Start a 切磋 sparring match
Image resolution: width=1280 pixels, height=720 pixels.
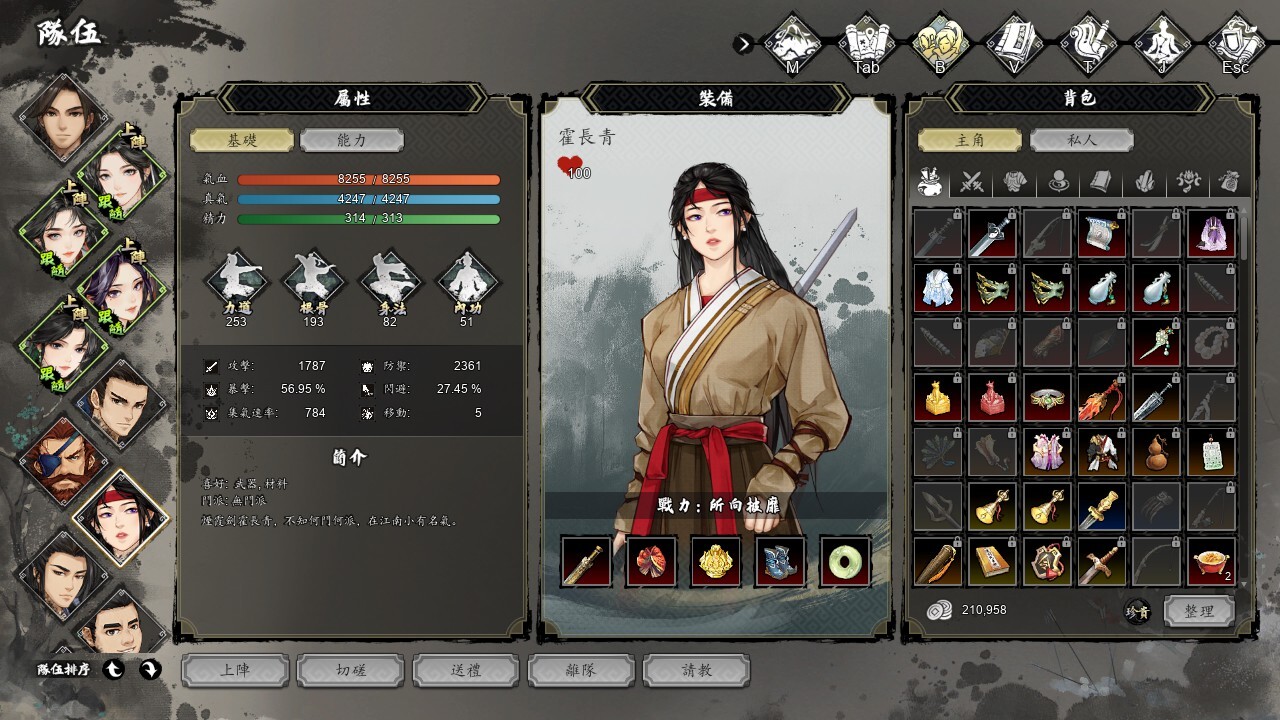click(x=351, y=670)
